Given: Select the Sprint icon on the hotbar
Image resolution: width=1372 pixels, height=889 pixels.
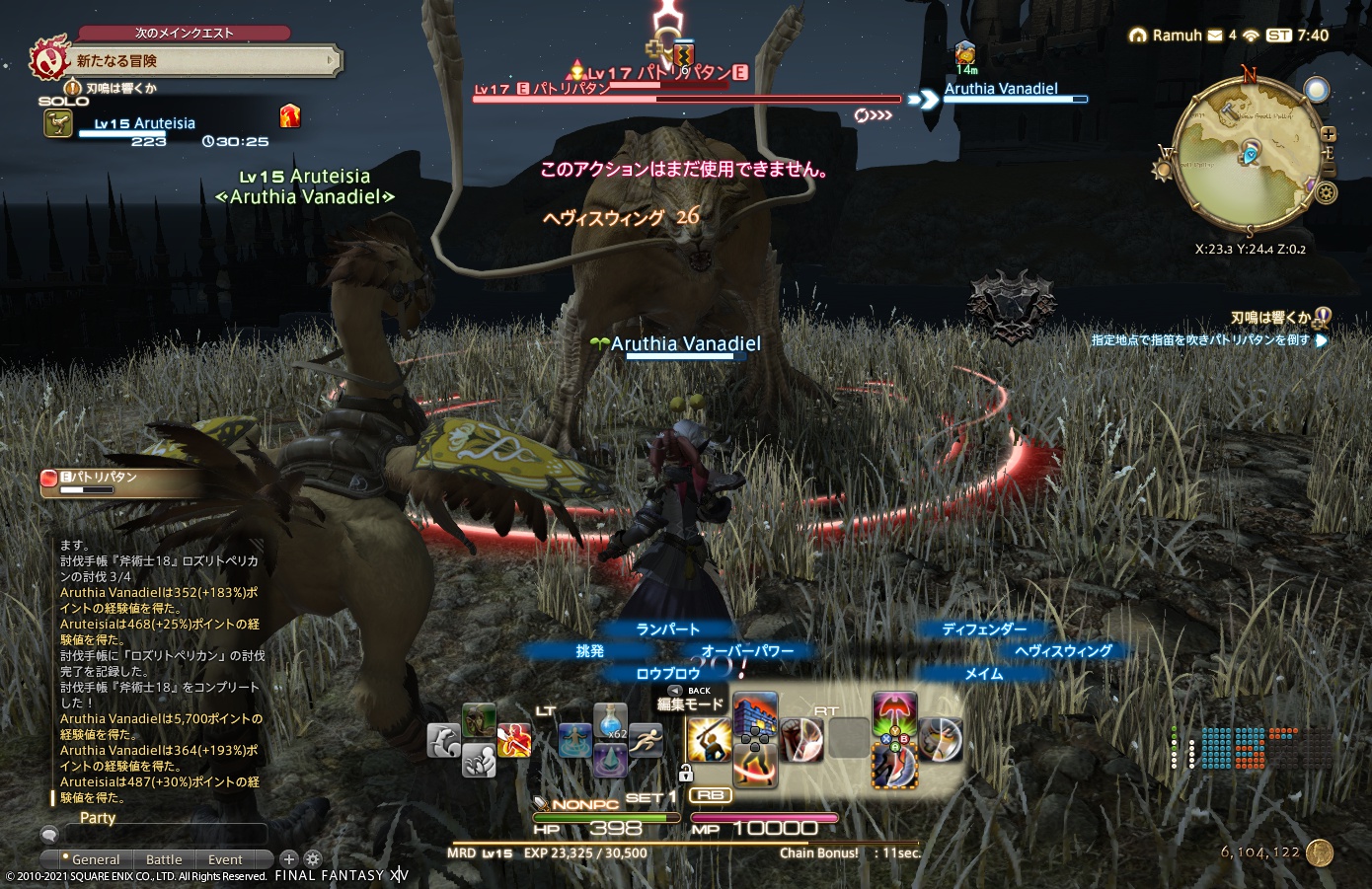Looking at the screenshot, I should pyautogui.click(x=646, y=742).
